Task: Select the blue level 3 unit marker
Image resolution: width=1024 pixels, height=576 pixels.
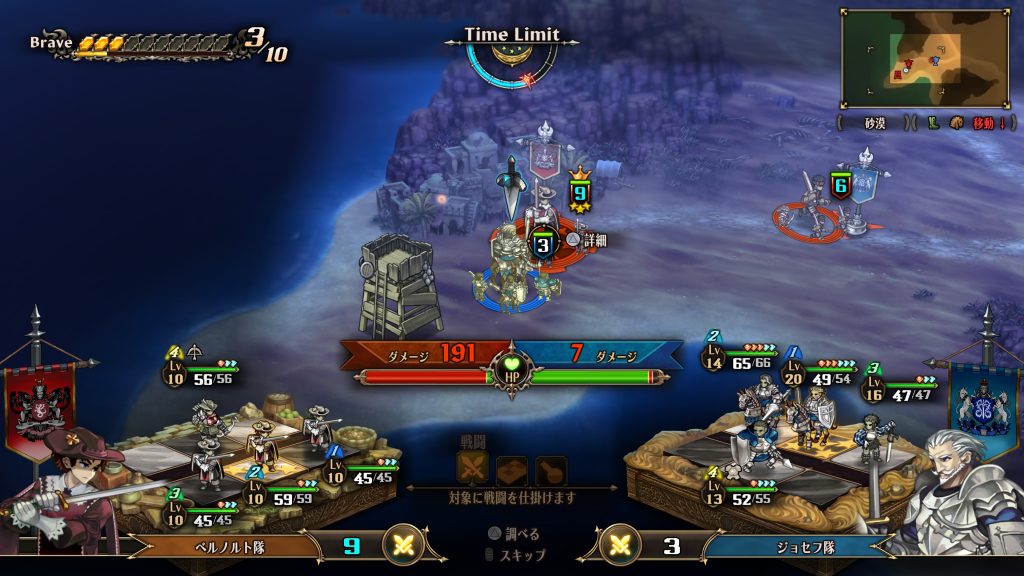Action: tap(543, 244)
